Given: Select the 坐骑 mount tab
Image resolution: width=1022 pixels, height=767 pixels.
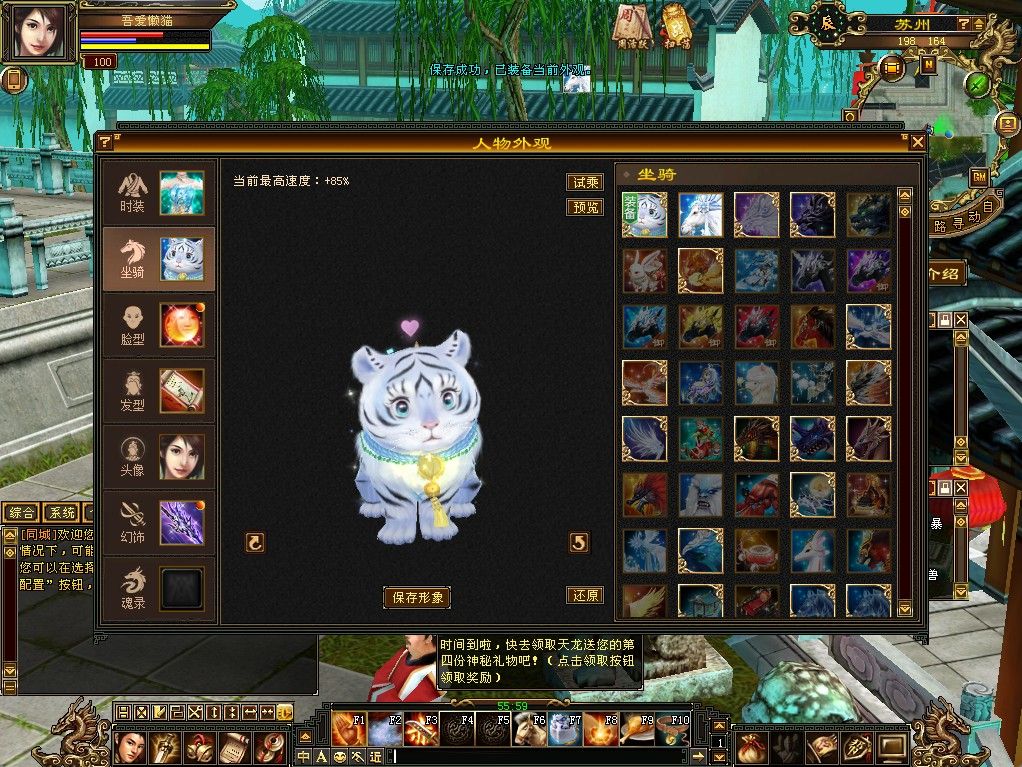Looking at the screenshot, I should point(158,258).
